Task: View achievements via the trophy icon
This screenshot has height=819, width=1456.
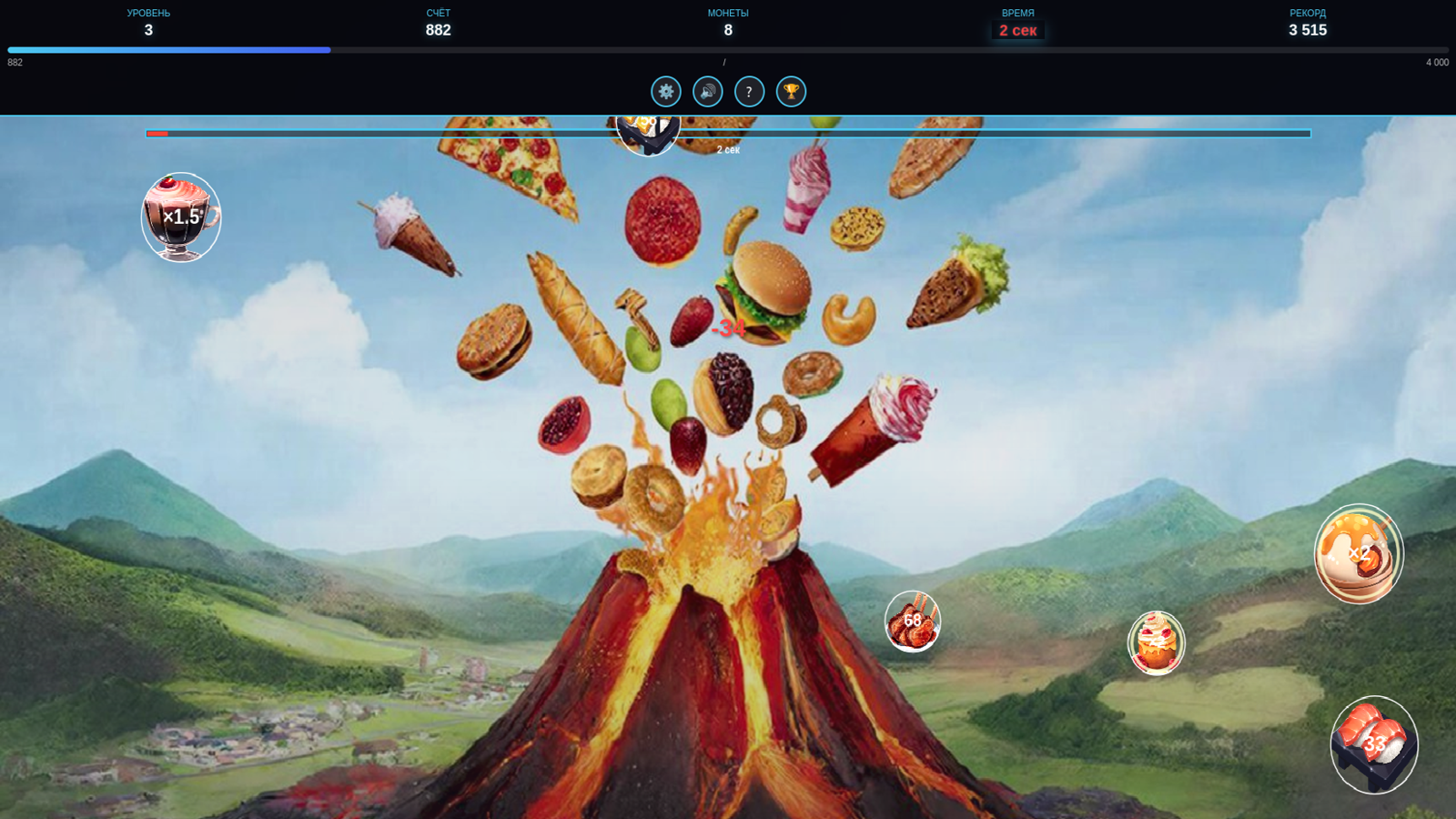Action: [x=791, y=91]
